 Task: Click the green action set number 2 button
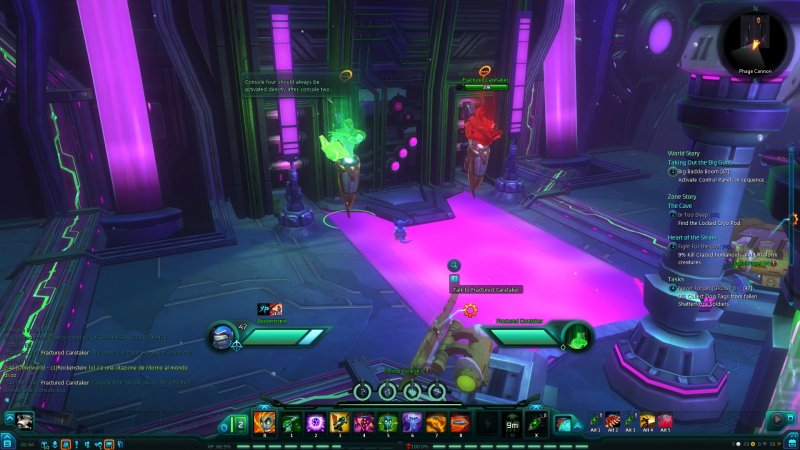[x=239, y=423]
